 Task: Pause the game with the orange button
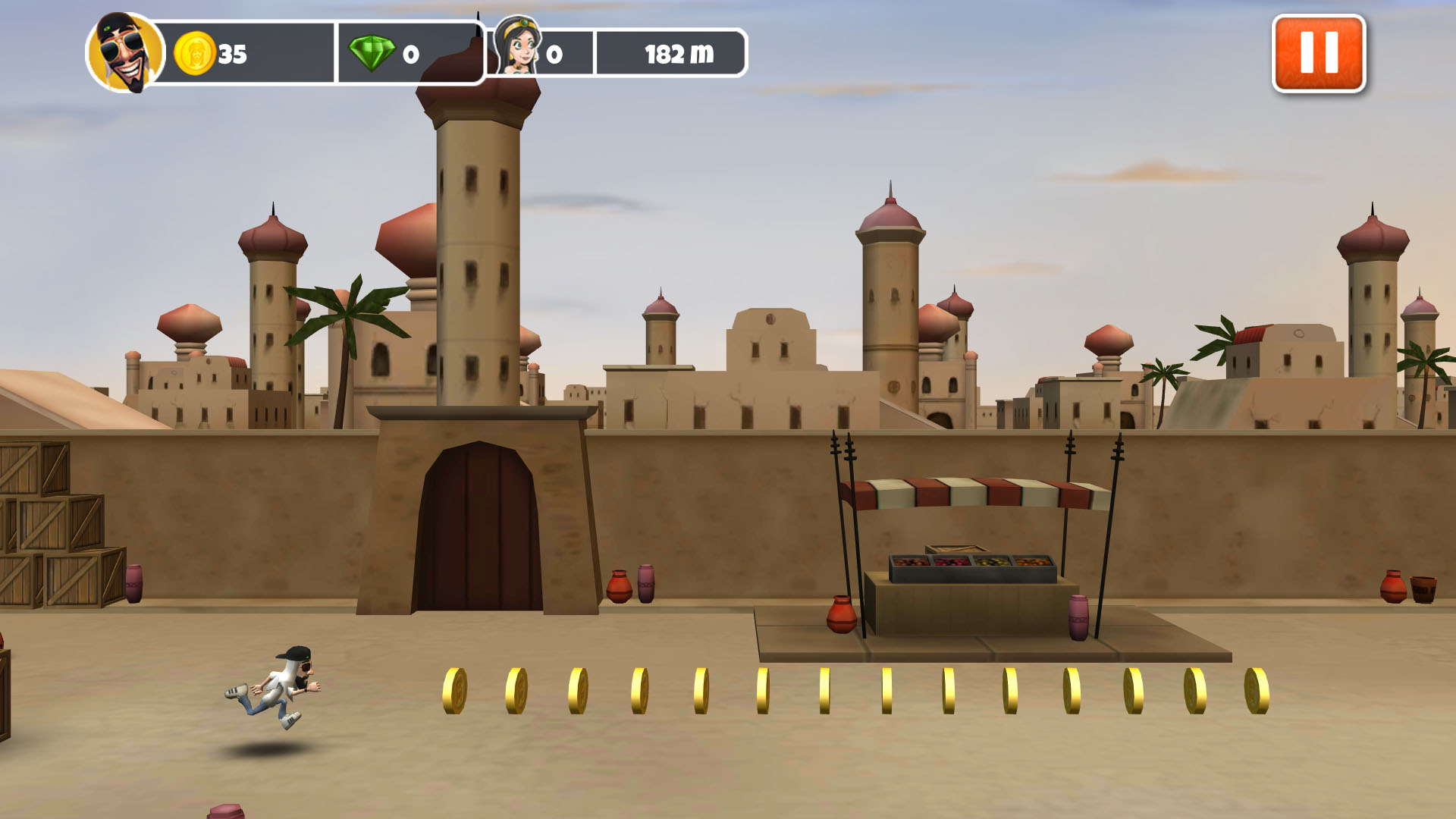pos(1318,54)
